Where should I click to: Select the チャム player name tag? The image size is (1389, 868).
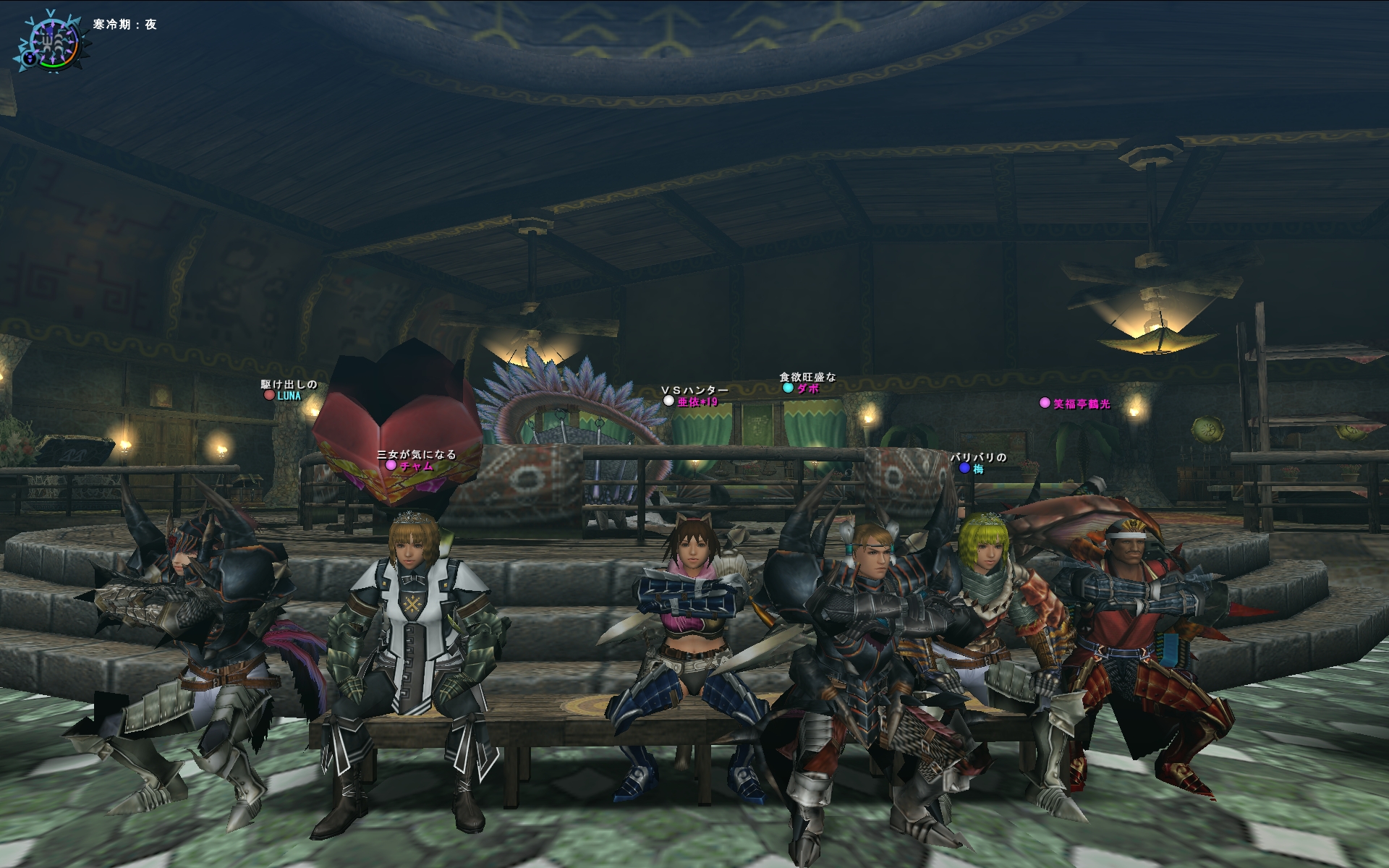[416, 466]
